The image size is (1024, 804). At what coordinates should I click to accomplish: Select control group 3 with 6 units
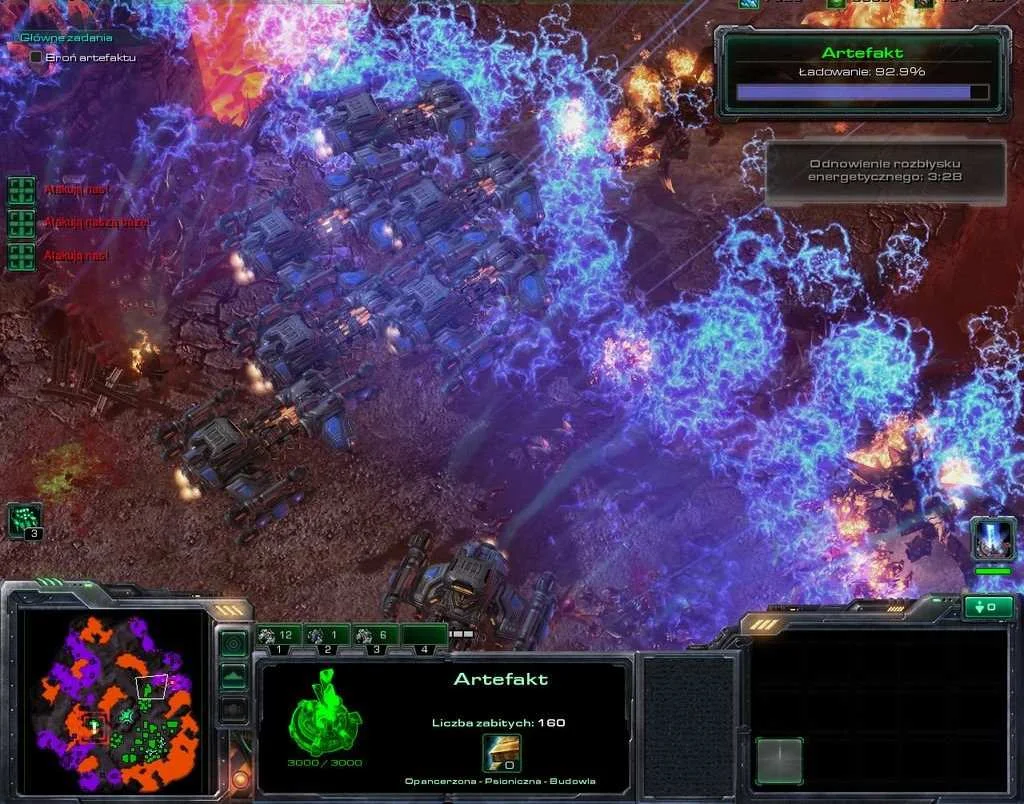point(375,636)
